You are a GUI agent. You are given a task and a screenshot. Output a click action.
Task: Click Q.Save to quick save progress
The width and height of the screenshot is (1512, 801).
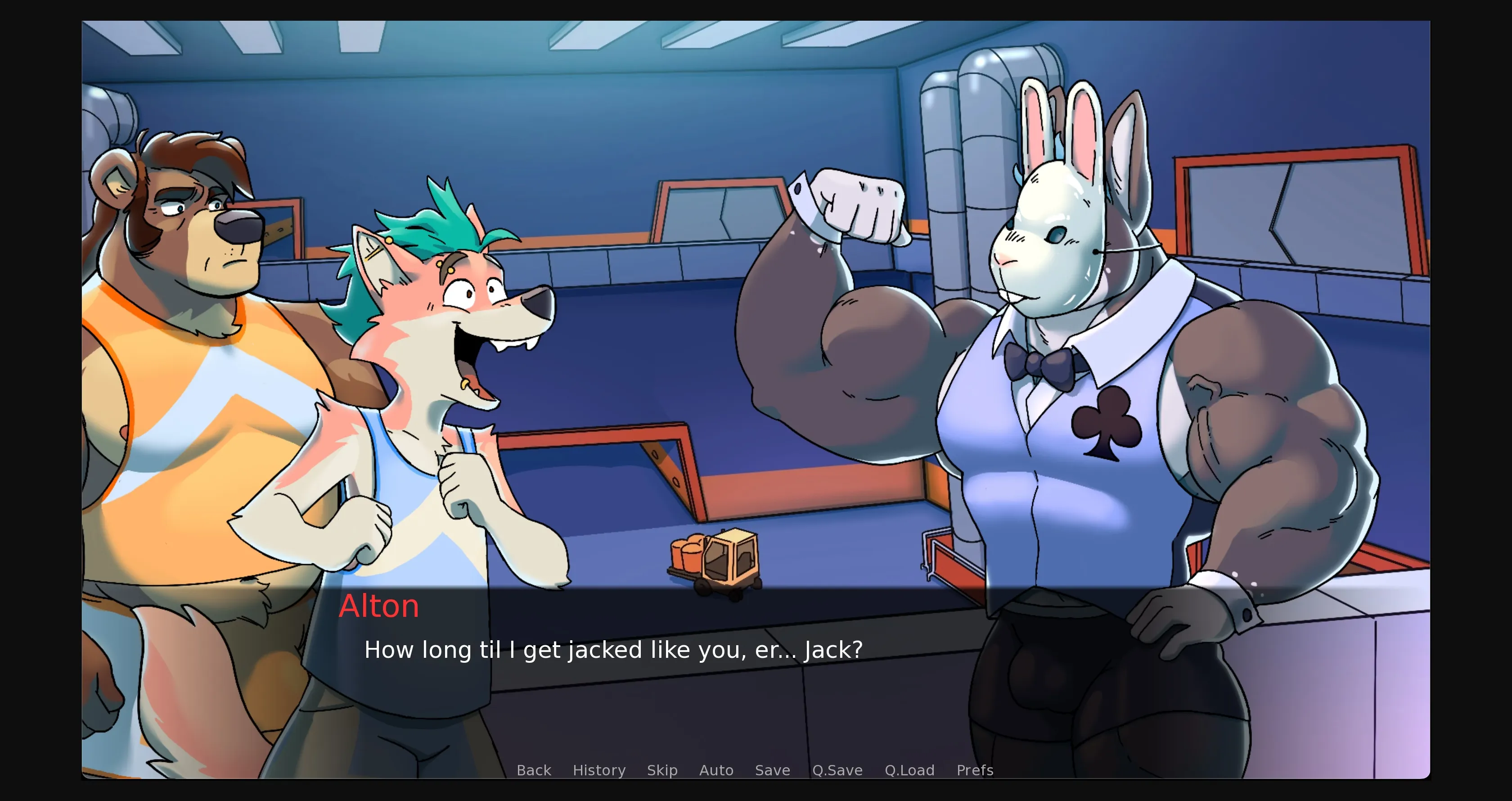(x=837, y=770)
